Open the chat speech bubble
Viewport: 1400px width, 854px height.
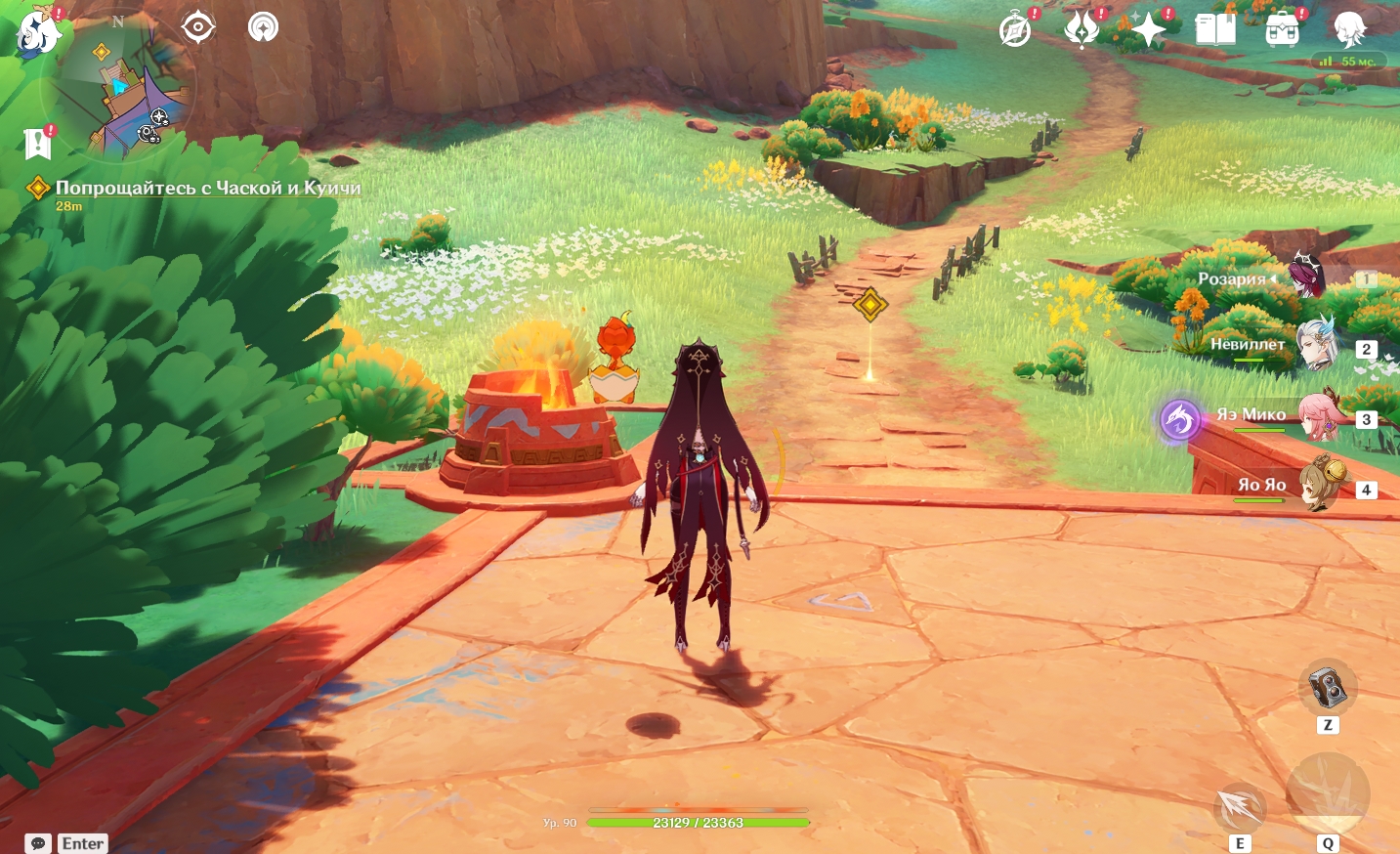tap(38, 843)
